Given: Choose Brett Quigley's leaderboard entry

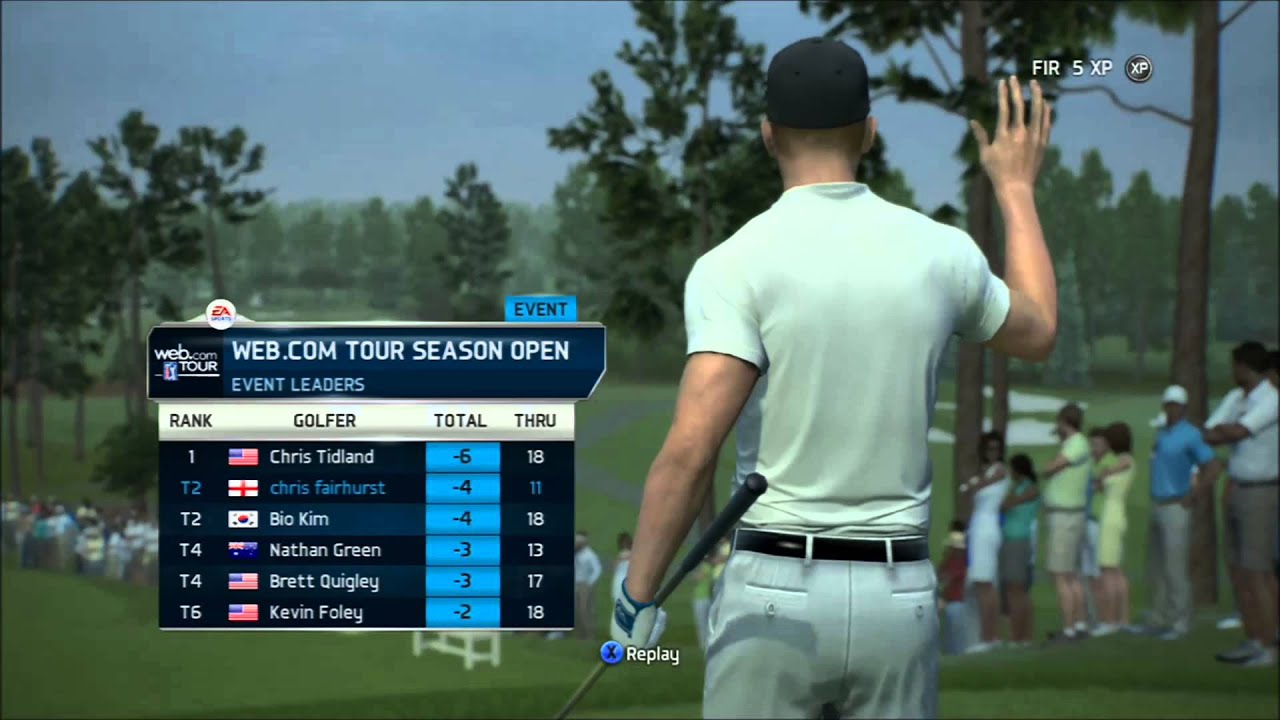Looking at the screenshot, I should [366, 581].
